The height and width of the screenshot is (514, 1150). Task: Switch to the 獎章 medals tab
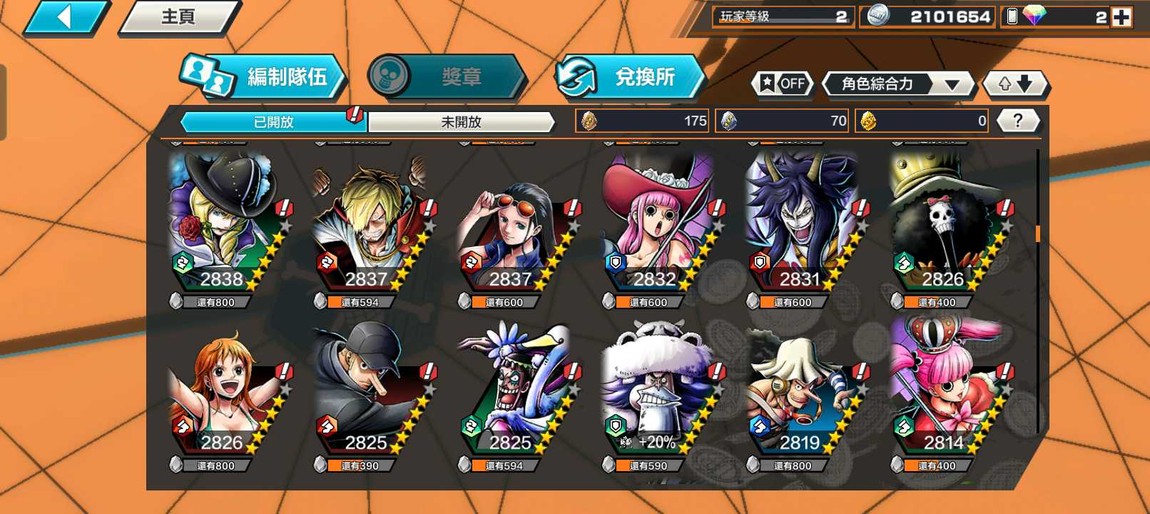tap(447, 77)
